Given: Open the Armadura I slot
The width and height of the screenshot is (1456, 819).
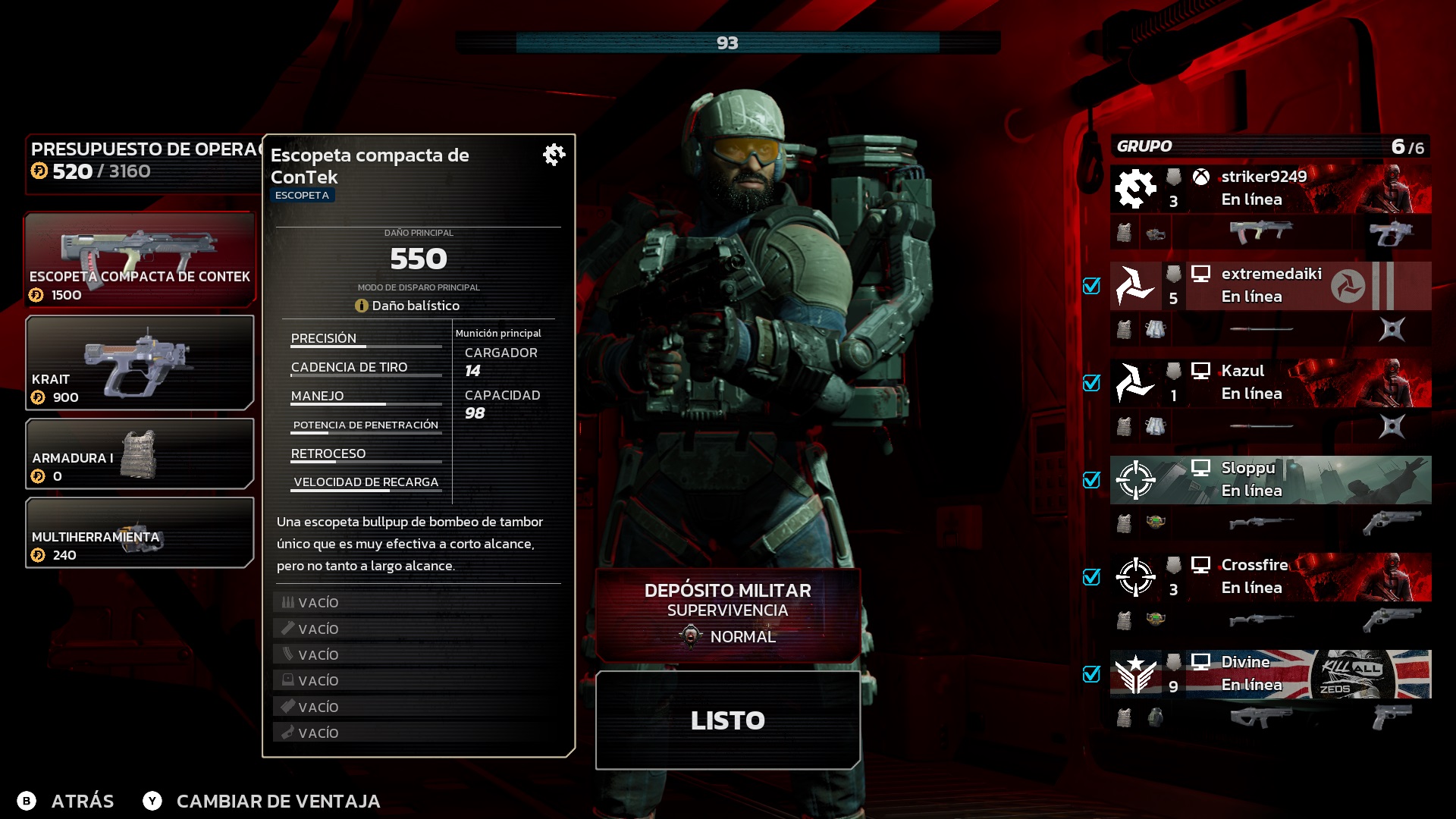Looking at the screenshot, I should (x=140, y=453).
